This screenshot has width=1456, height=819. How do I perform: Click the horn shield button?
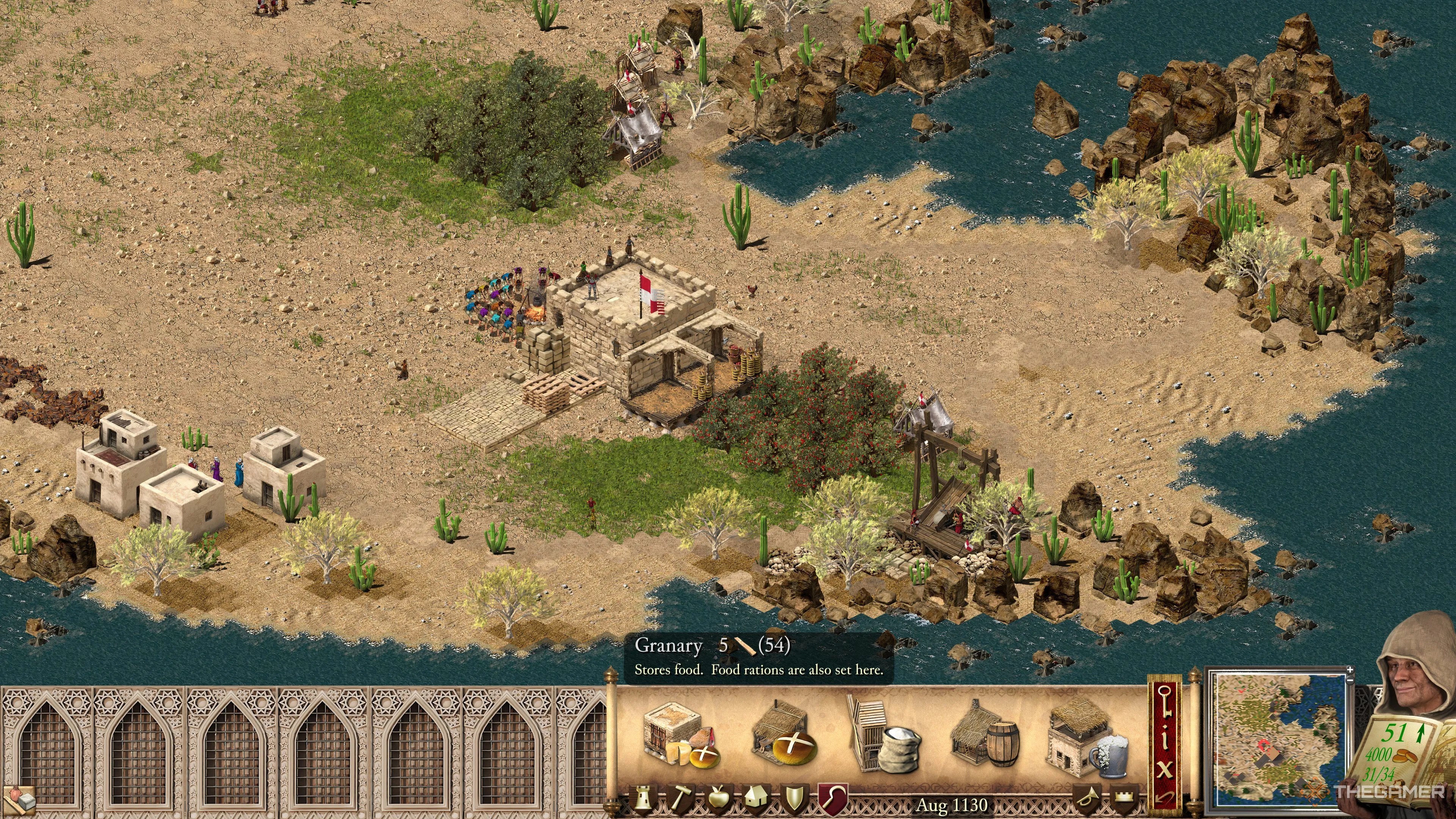[x=1086, y=799]
